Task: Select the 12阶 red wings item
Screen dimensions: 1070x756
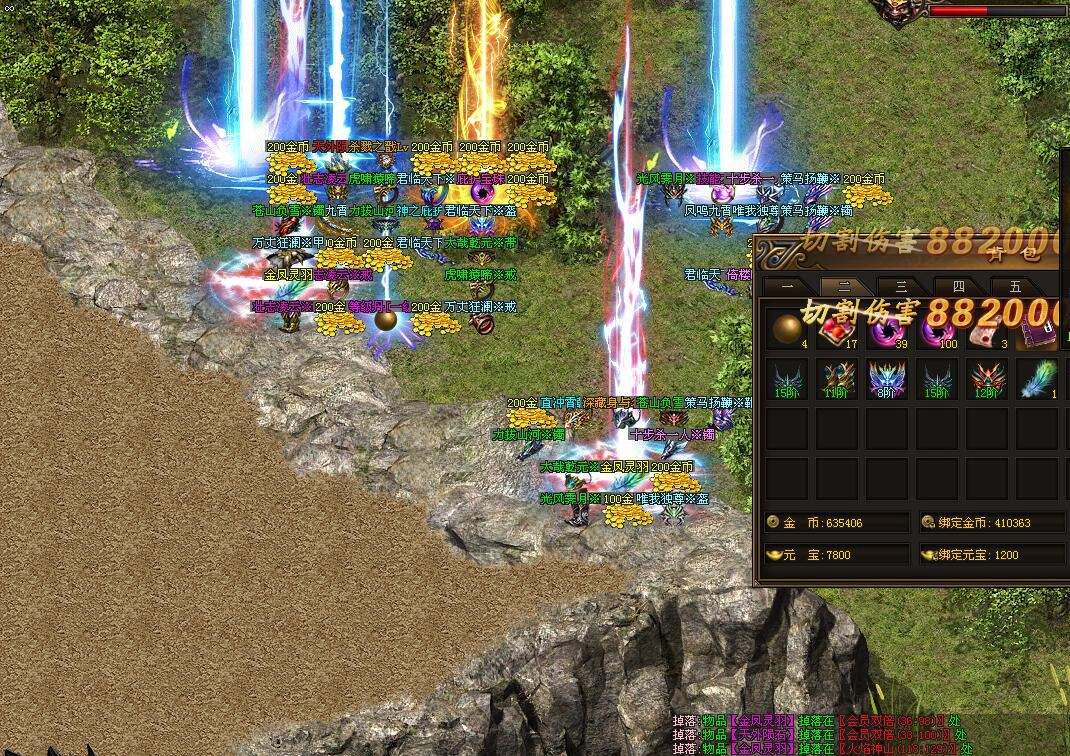Action: [987, 379]
